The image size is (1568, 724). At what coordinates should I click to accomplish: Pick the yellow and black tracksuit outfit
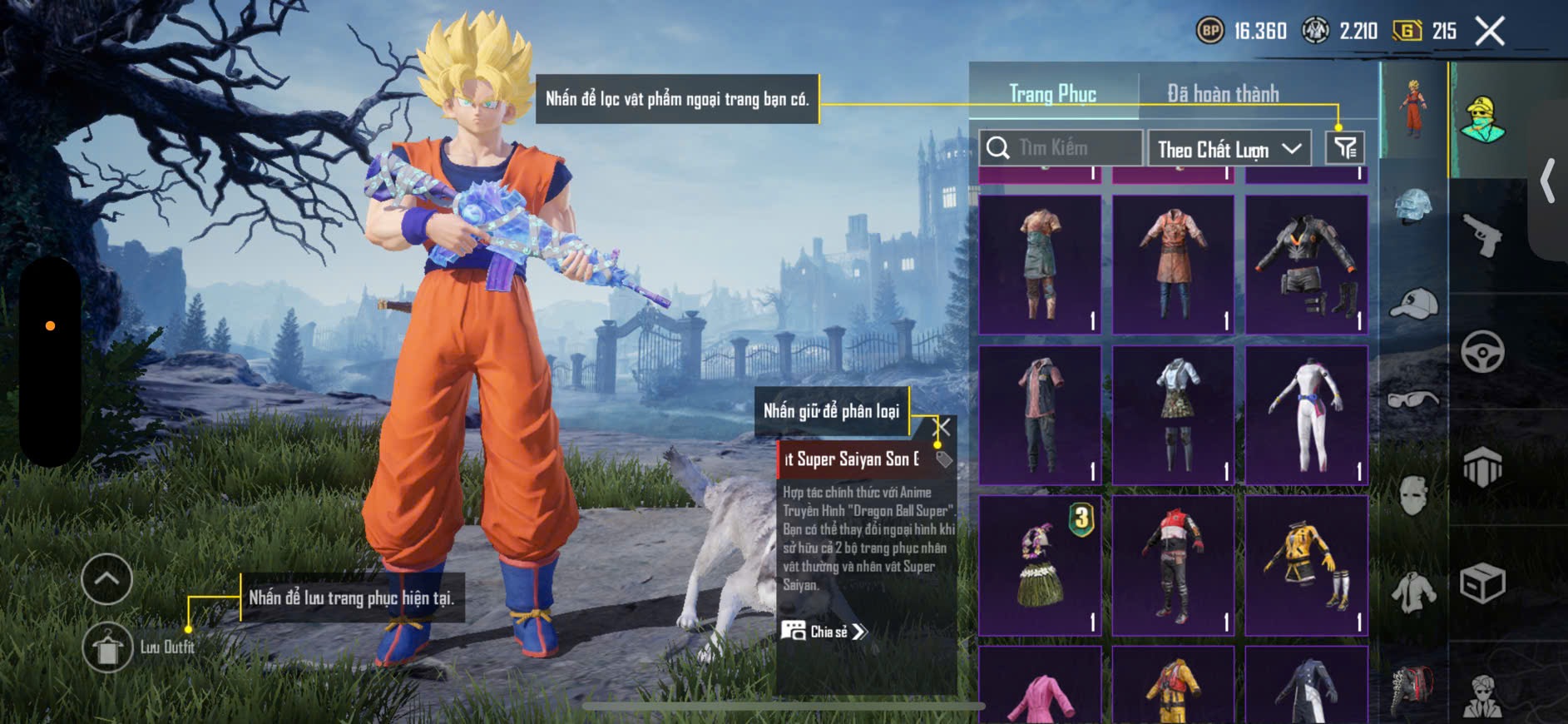(1306, 566)
